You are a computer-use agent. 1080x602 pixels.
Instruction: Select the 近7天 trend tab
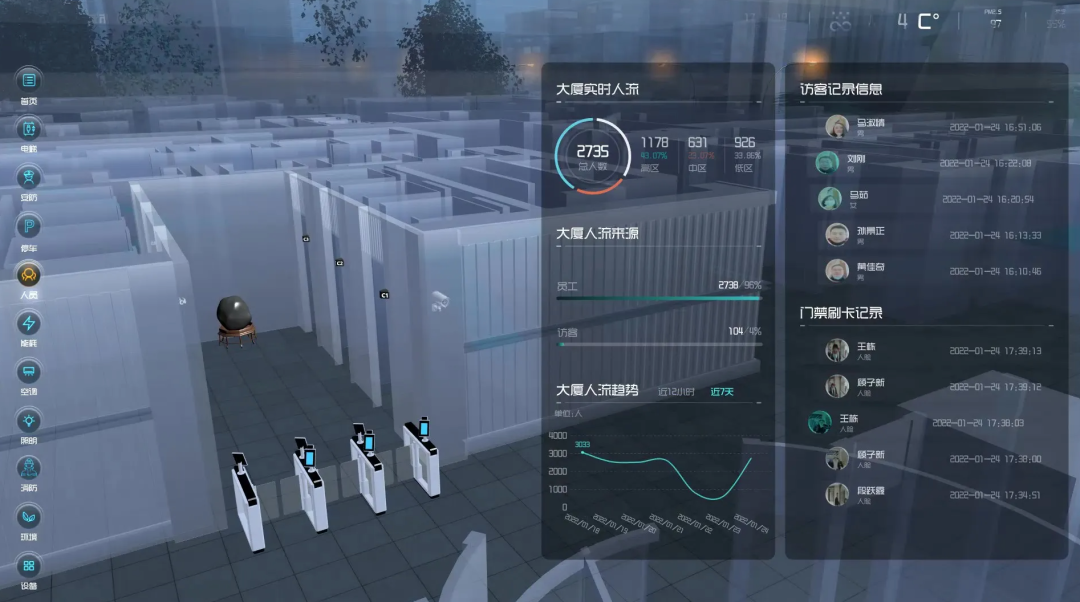pyautogui.click(x=722, y=392)
